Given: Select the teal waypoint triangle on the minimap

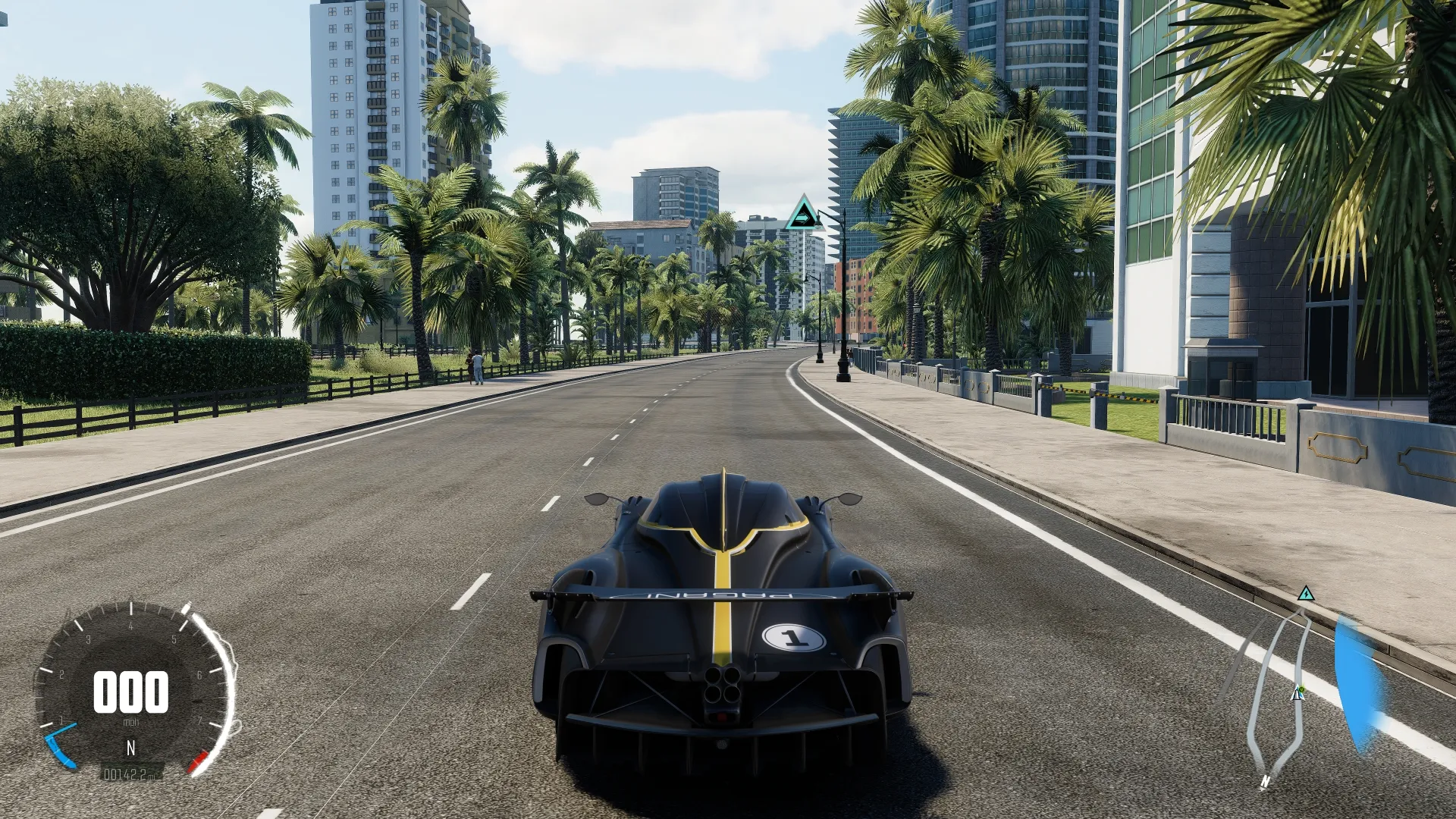Looking at the screenshot, I should click(x=1305, y=593).
